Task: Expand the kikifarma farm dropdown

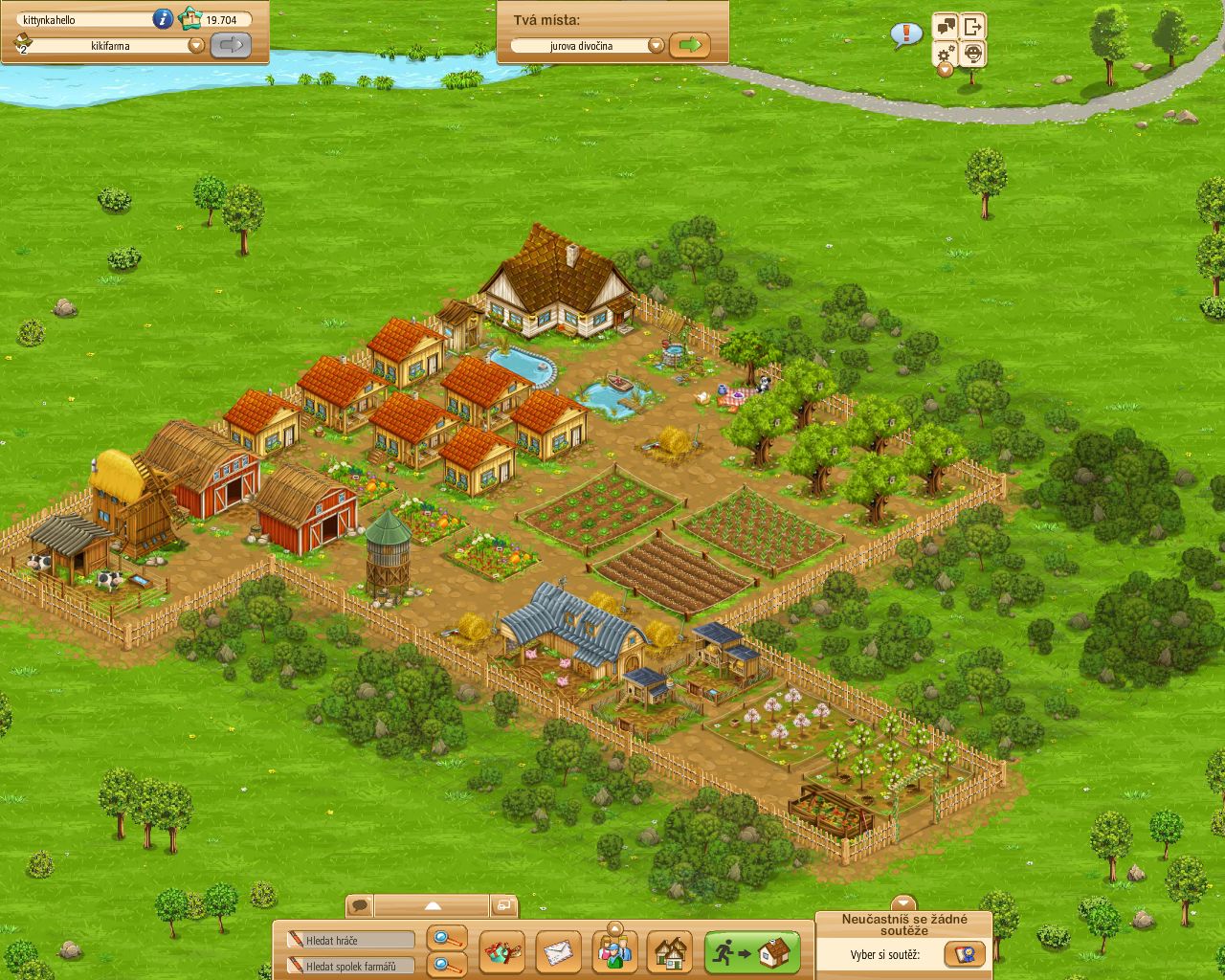Action: click(195, 43)
